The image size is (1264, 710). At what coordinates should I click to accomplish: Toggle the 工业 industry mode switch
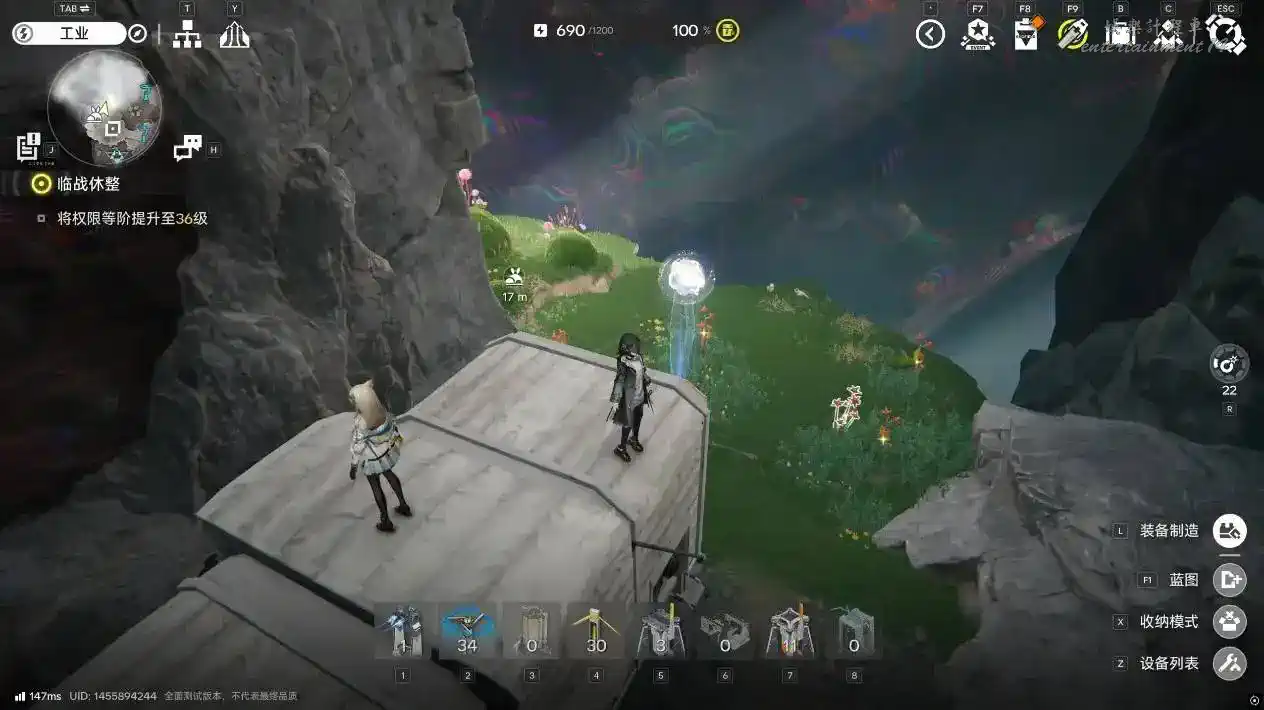68,33
